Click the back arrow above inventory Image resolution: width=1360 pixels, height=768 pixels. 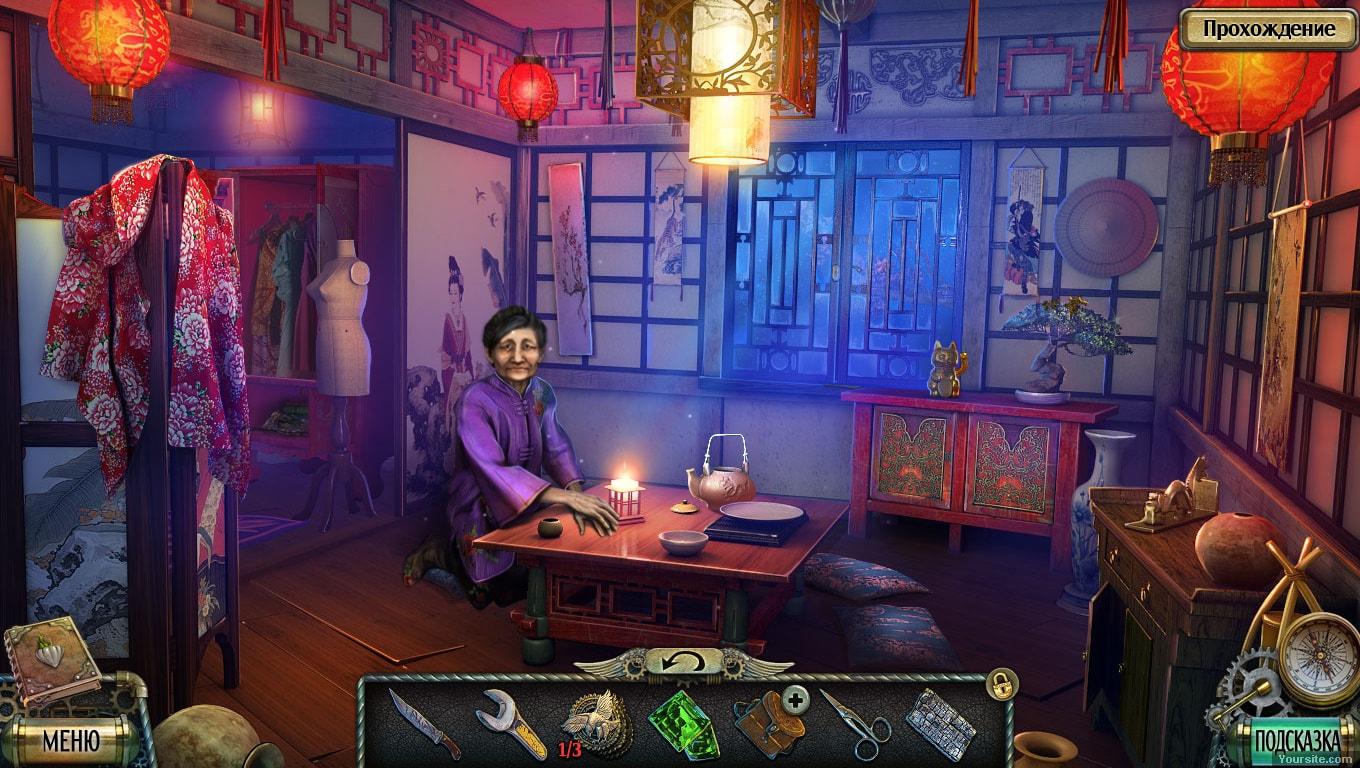[x=683, y=661]
